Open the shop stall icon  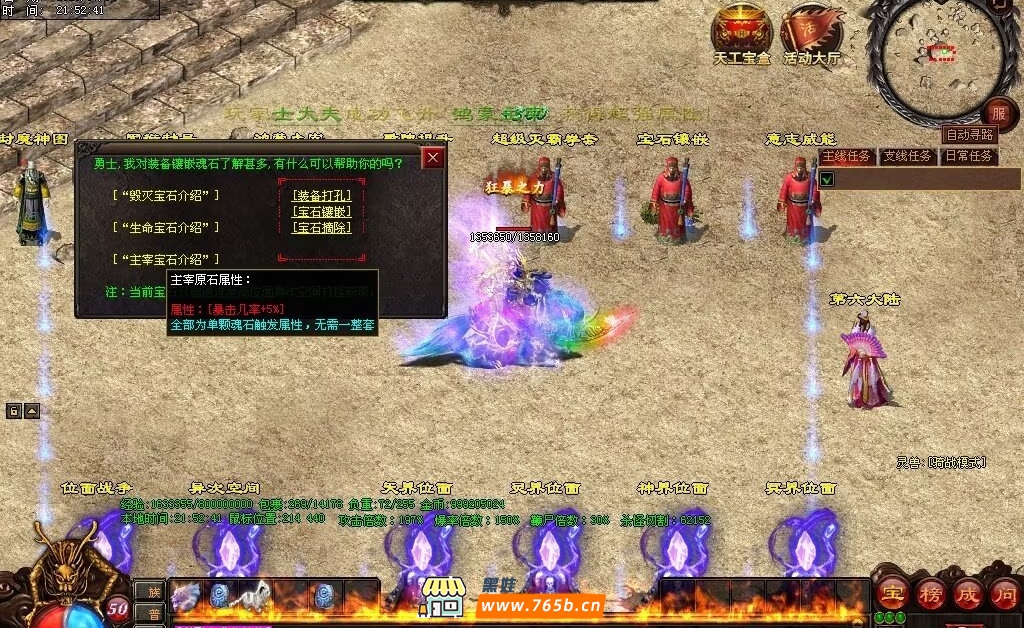tap(443, 596)
